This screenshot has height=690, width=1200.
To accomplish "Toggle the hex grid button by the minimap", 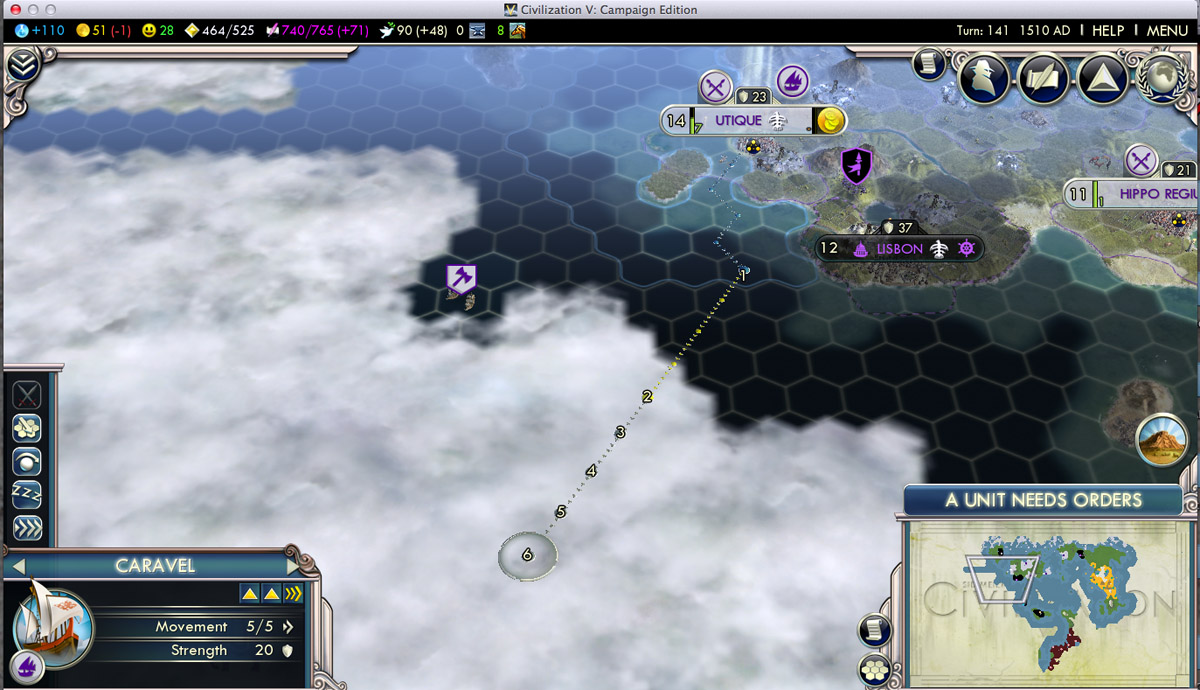I will (874, 669).
